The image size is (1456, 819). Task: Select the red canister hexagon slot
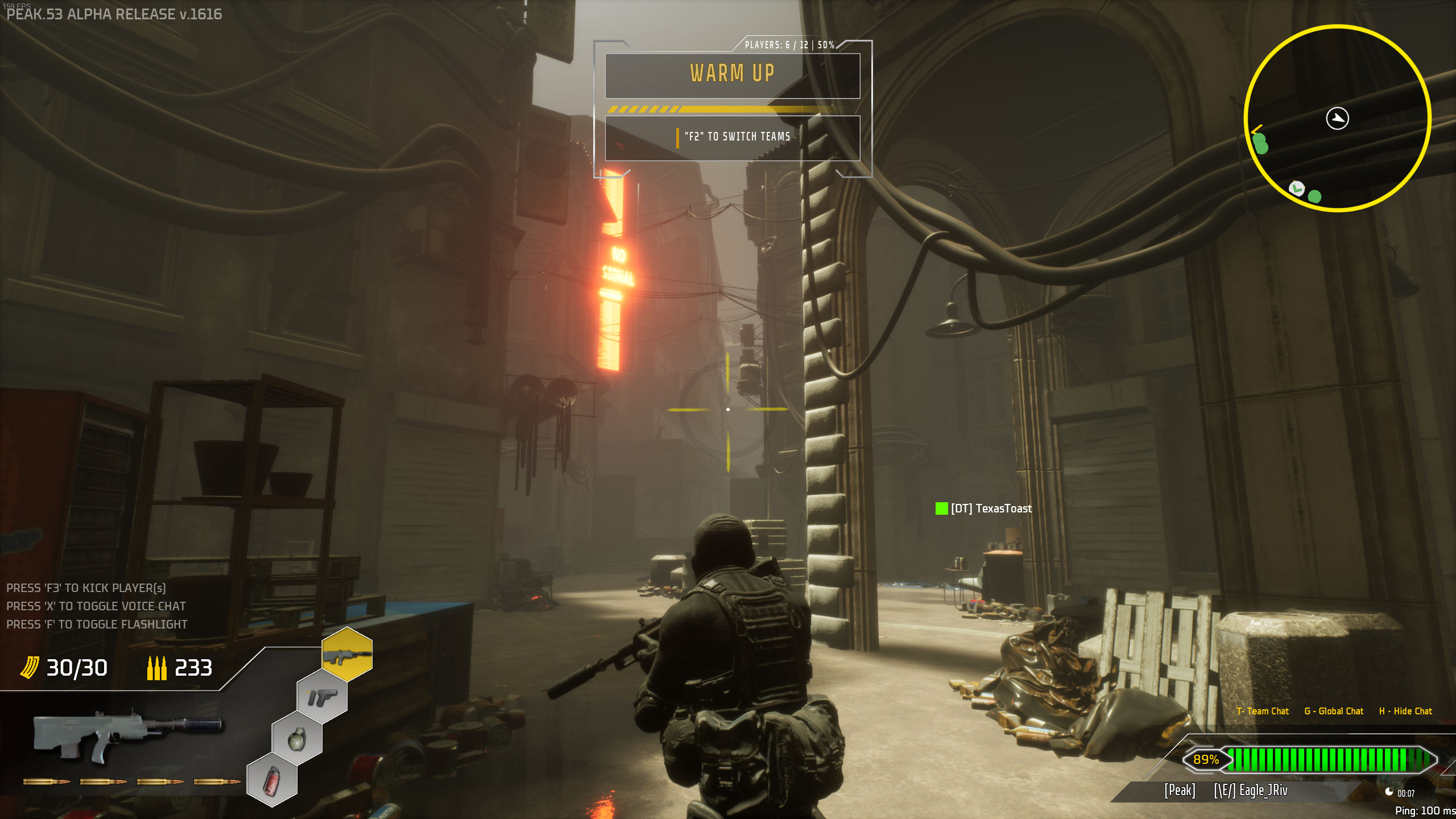[272, 780]
